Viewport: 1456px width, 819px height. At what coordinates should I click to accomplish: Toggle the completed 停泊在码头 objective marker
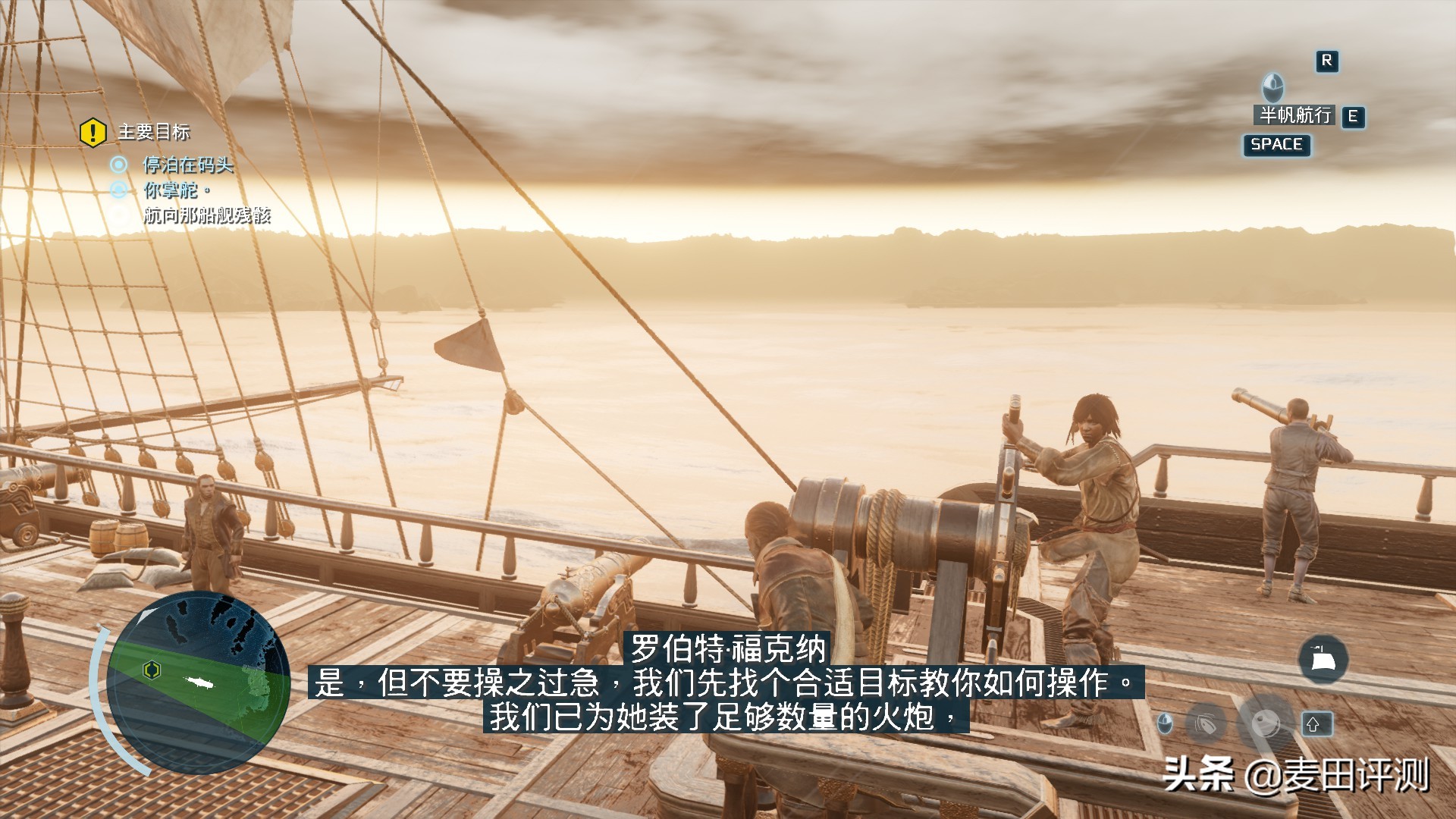coord(121,162)
